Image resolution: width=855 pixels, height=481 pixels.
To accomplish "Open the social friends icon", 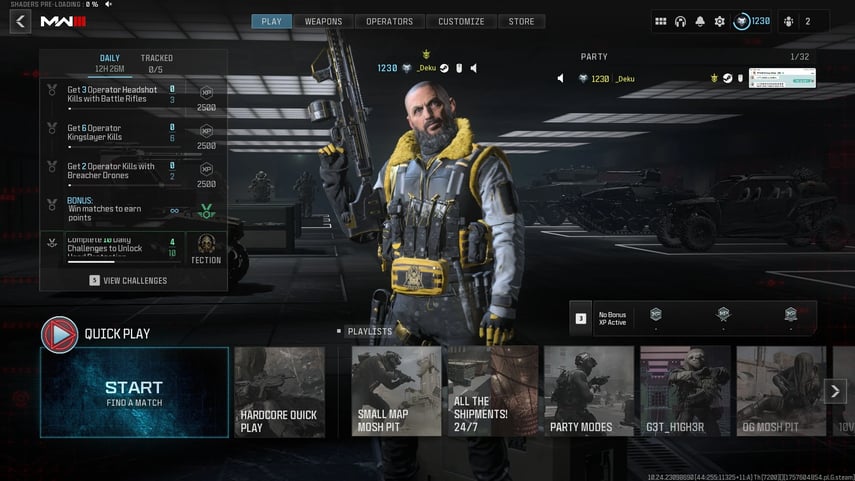I will 789,21.
